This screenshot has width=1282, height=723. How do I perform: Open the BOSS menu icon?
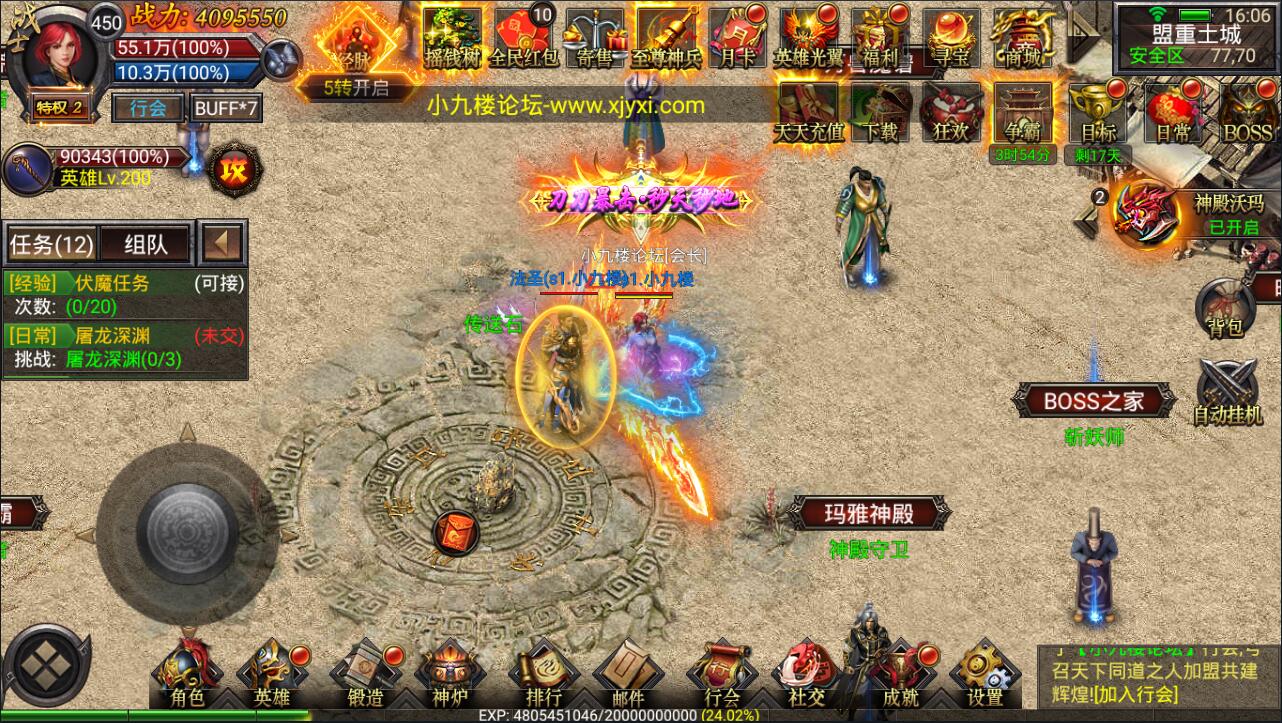1246,113
